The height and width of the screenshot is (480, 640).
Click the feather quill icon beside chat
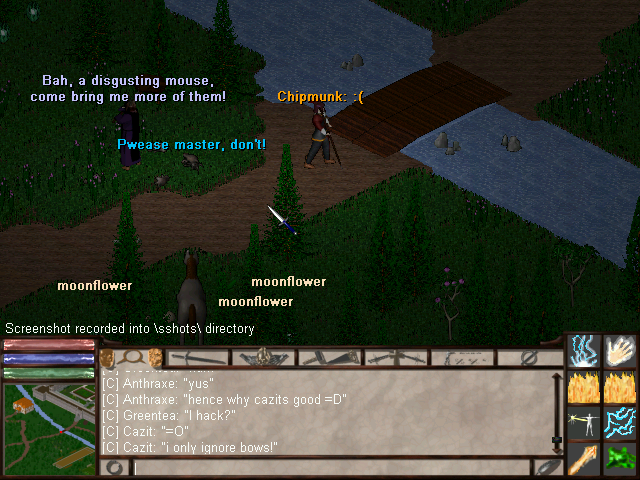coord(546,466)
